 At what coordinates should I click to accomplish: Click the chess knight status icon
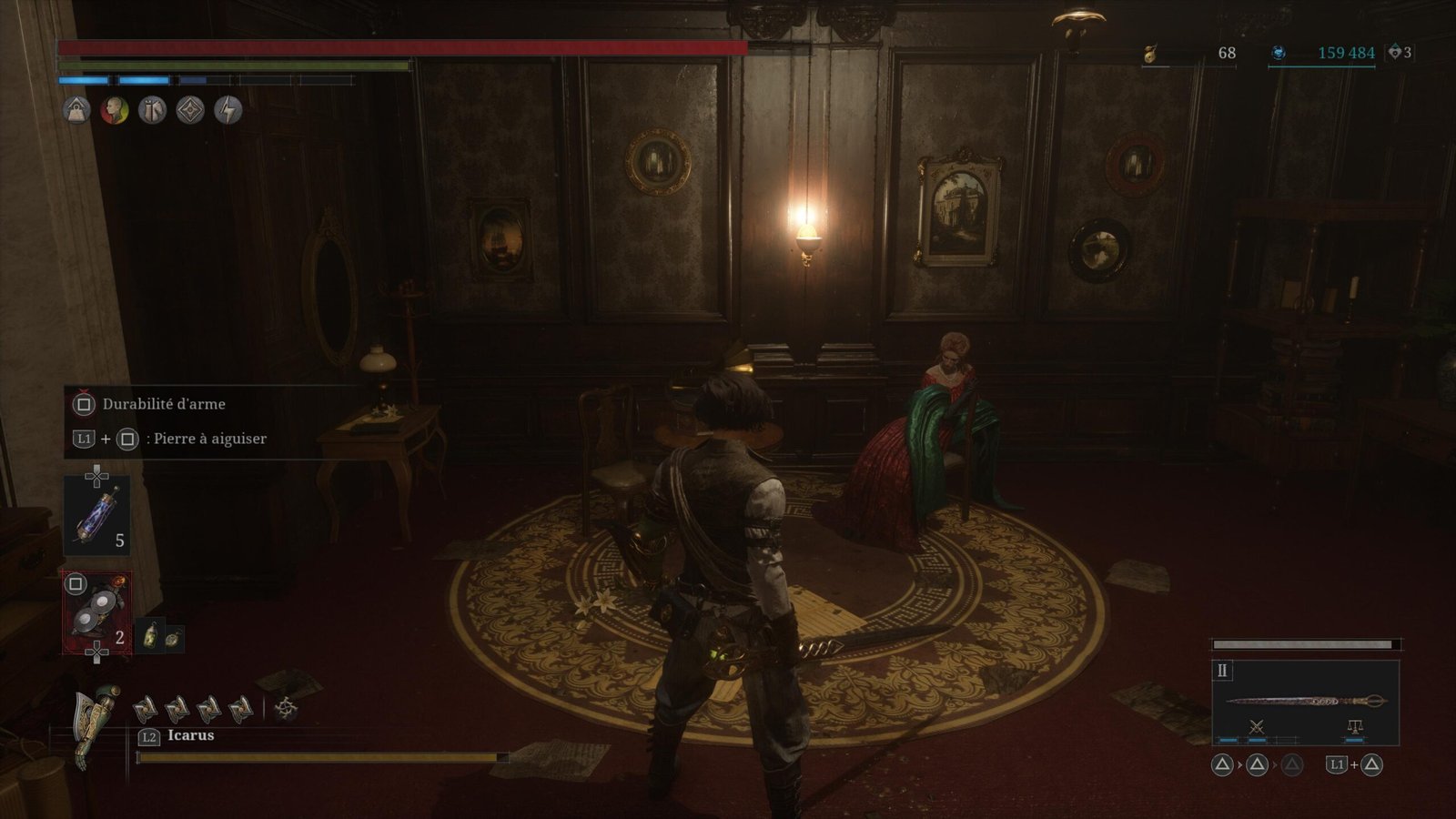[x=152, y=111]
